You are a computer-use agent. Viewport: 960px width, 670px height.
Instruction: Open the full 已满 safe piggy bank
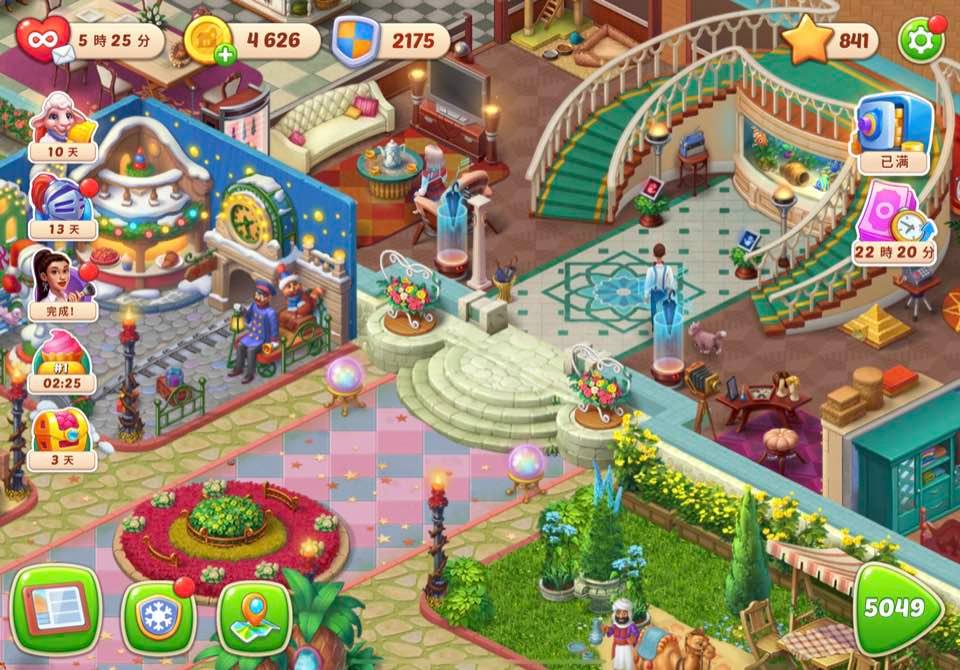891,130
